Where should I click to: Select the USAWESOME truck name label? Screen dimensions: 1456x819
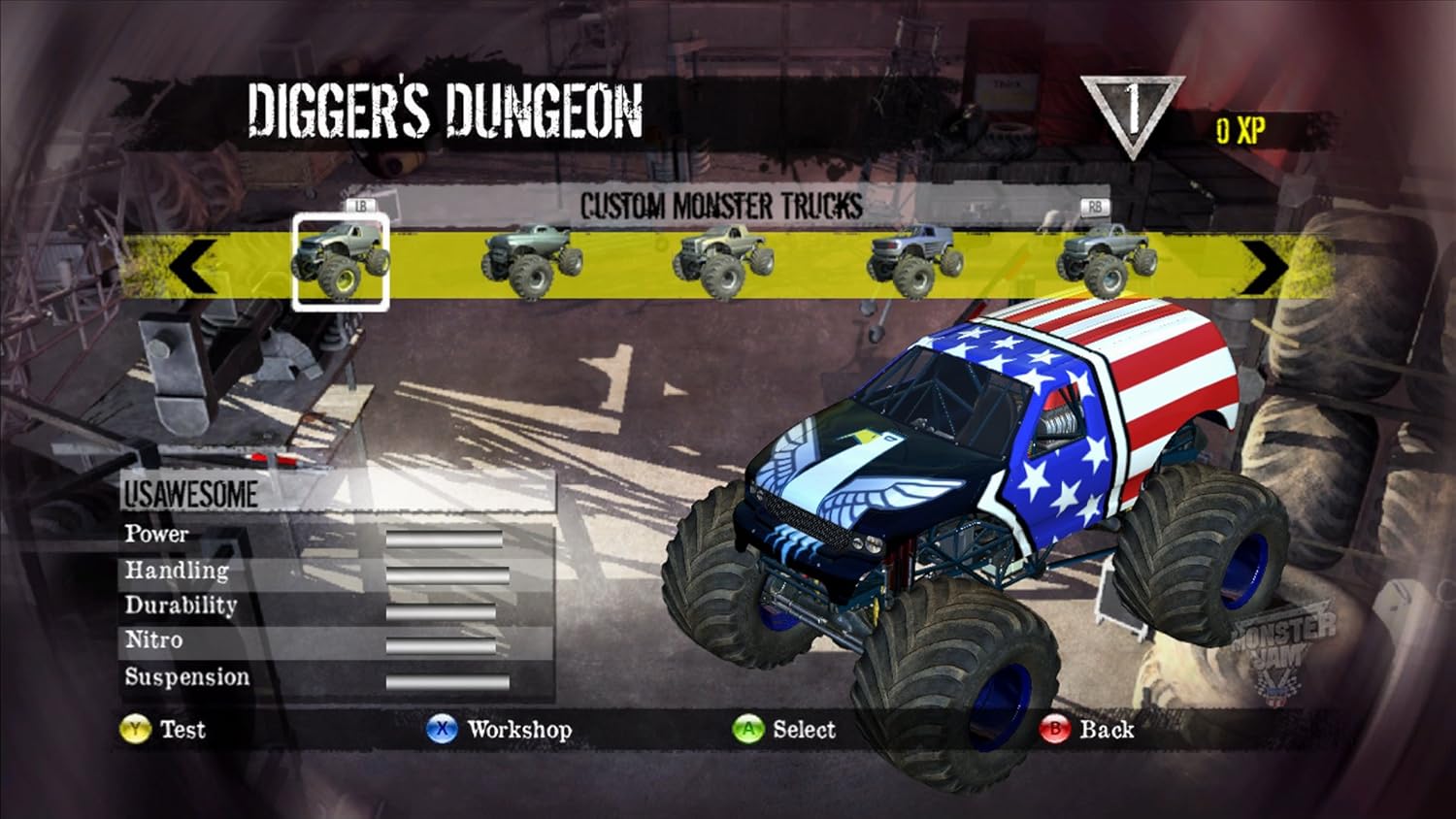click(190, 494)
